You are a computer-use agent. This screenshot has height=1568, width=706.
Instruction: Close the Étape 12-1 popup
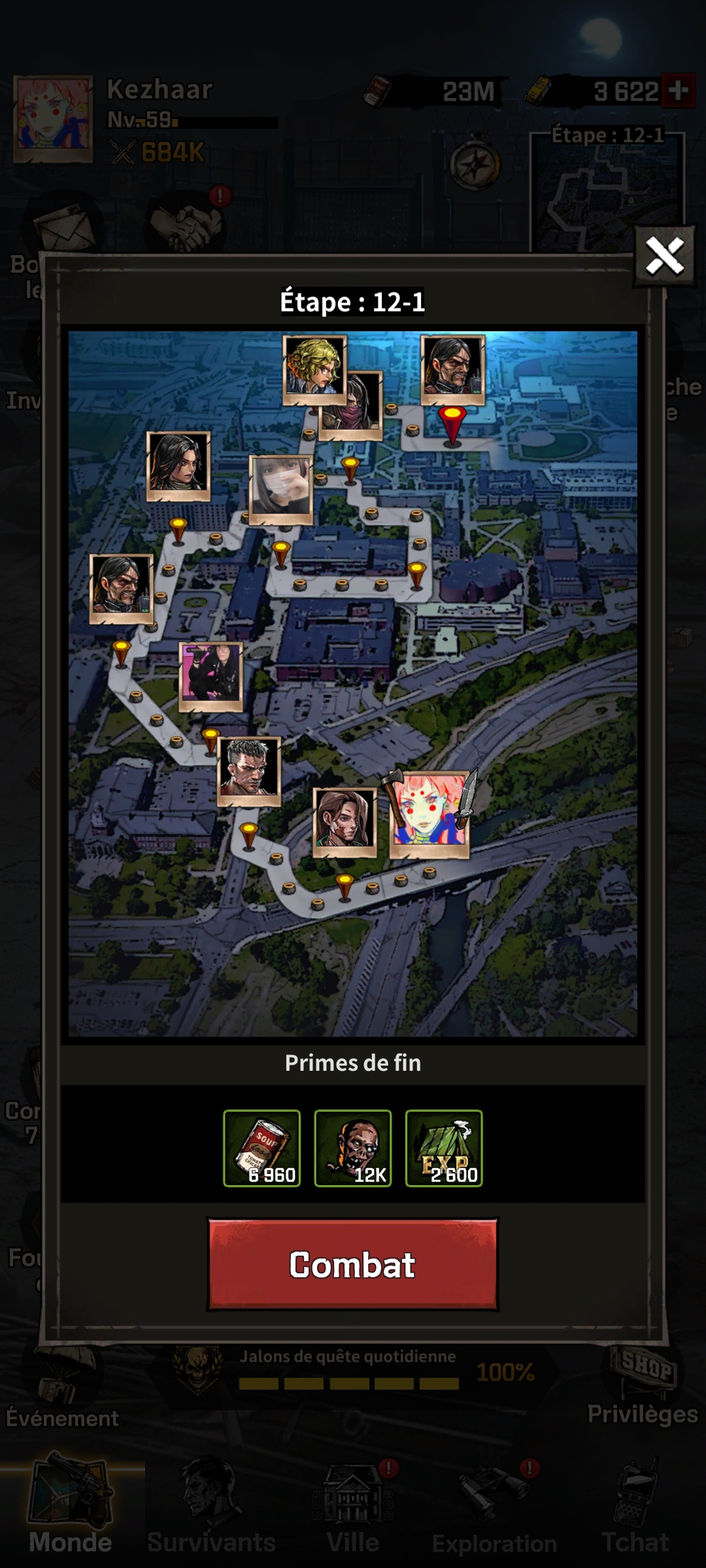pos(664,255)
